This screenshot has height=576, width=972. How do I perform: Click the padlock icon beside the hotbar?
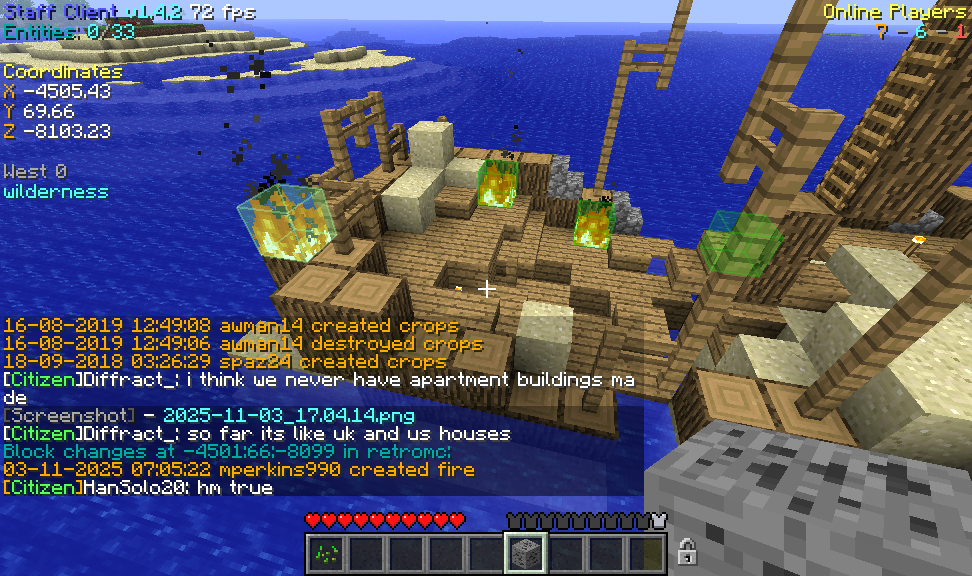(686, 551)
